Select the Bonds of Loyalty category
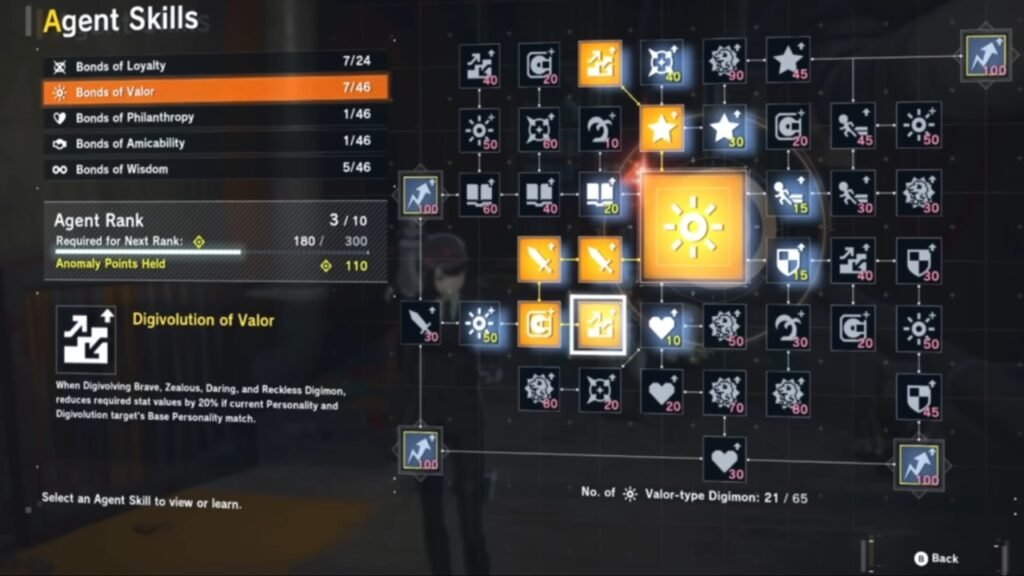 coord(214,66)
